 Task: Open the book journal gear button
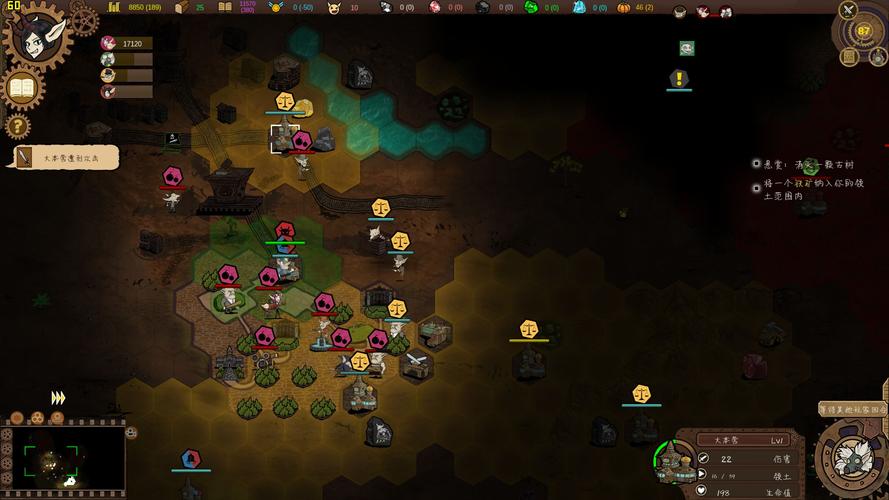(24, 89)
